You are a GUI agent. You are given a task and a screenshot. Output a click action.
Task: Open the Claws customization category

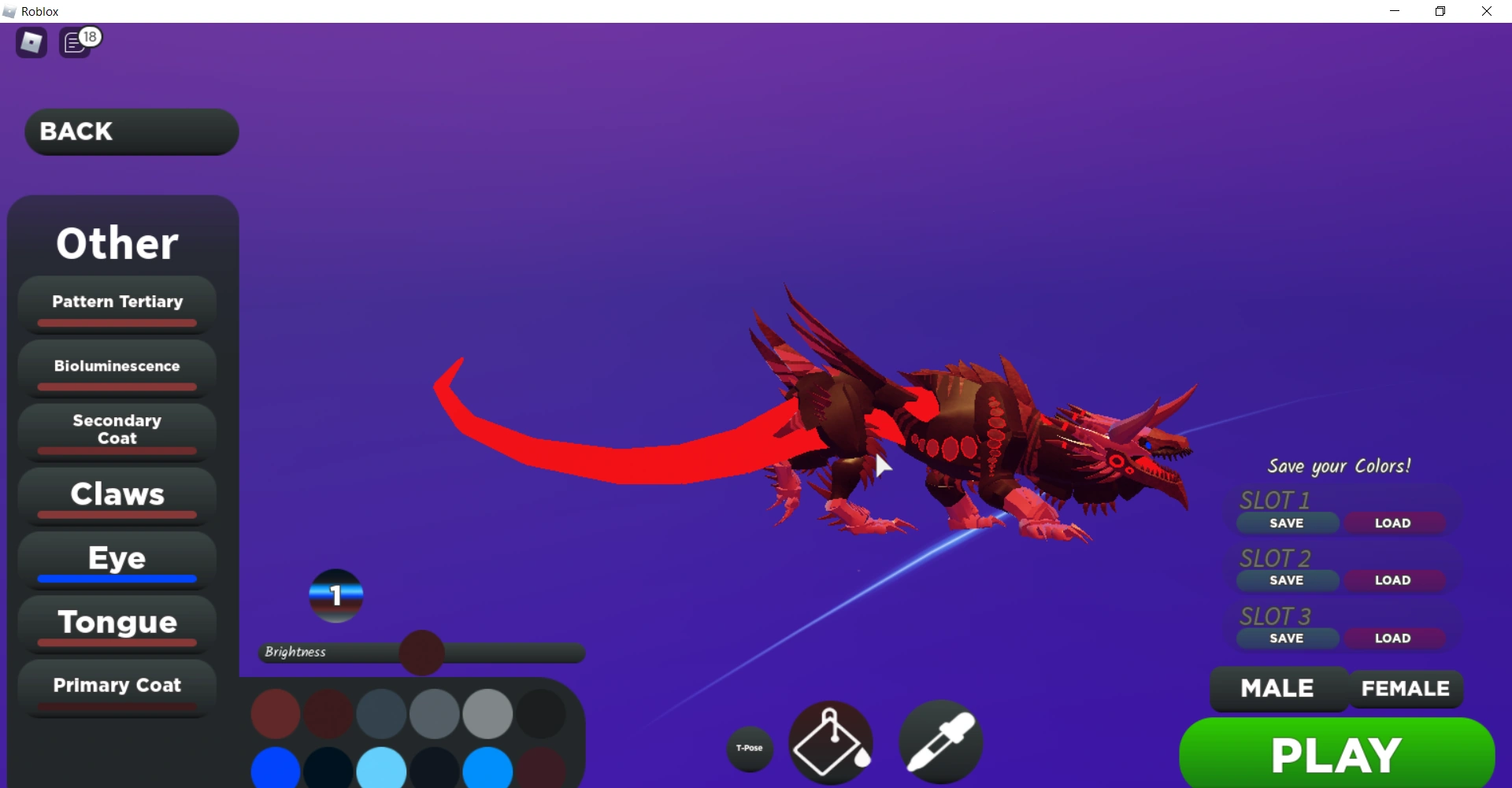116,494
